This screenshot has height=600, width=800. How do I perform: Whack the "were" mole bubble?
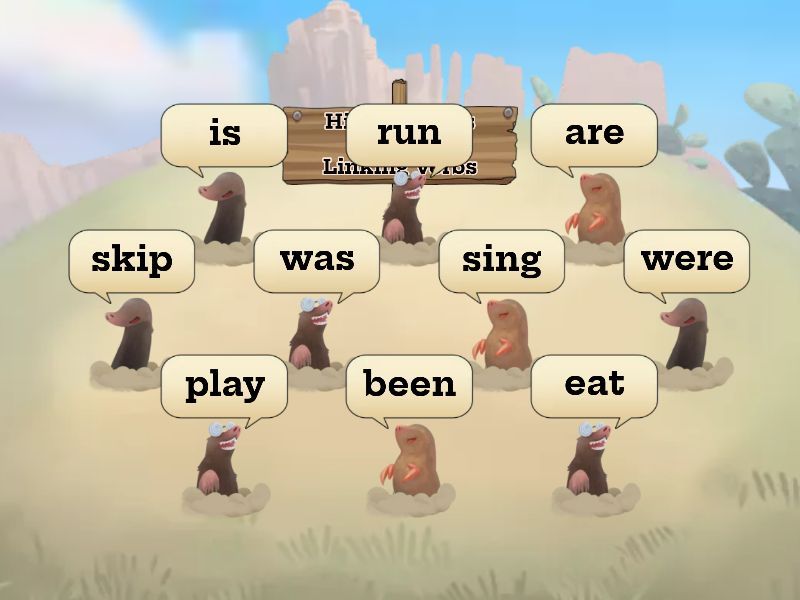pyautogui.click(x=687, y=260)
